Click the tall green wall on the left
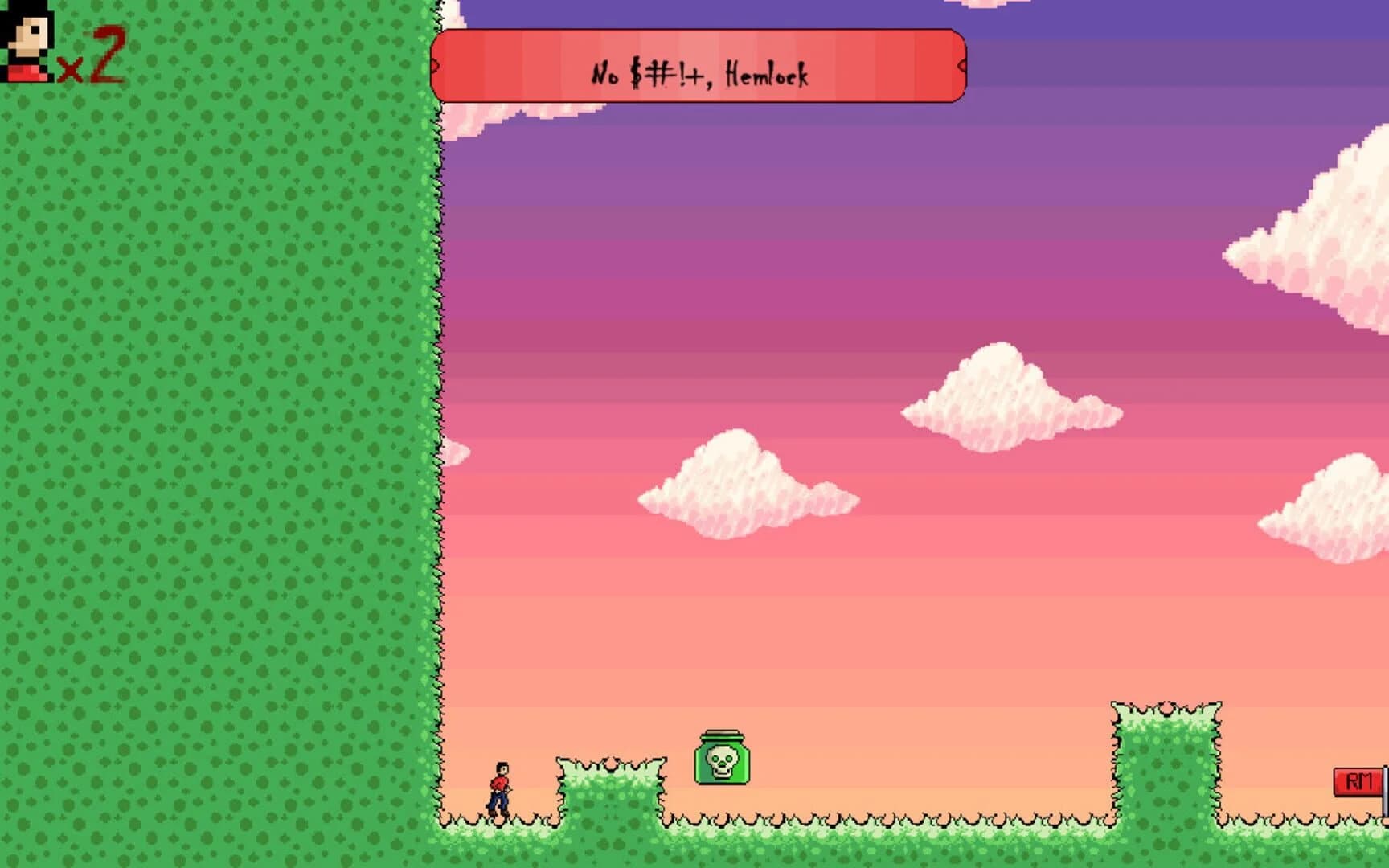1389x868 pixels. pyautogui.click(x=217, y=402)
